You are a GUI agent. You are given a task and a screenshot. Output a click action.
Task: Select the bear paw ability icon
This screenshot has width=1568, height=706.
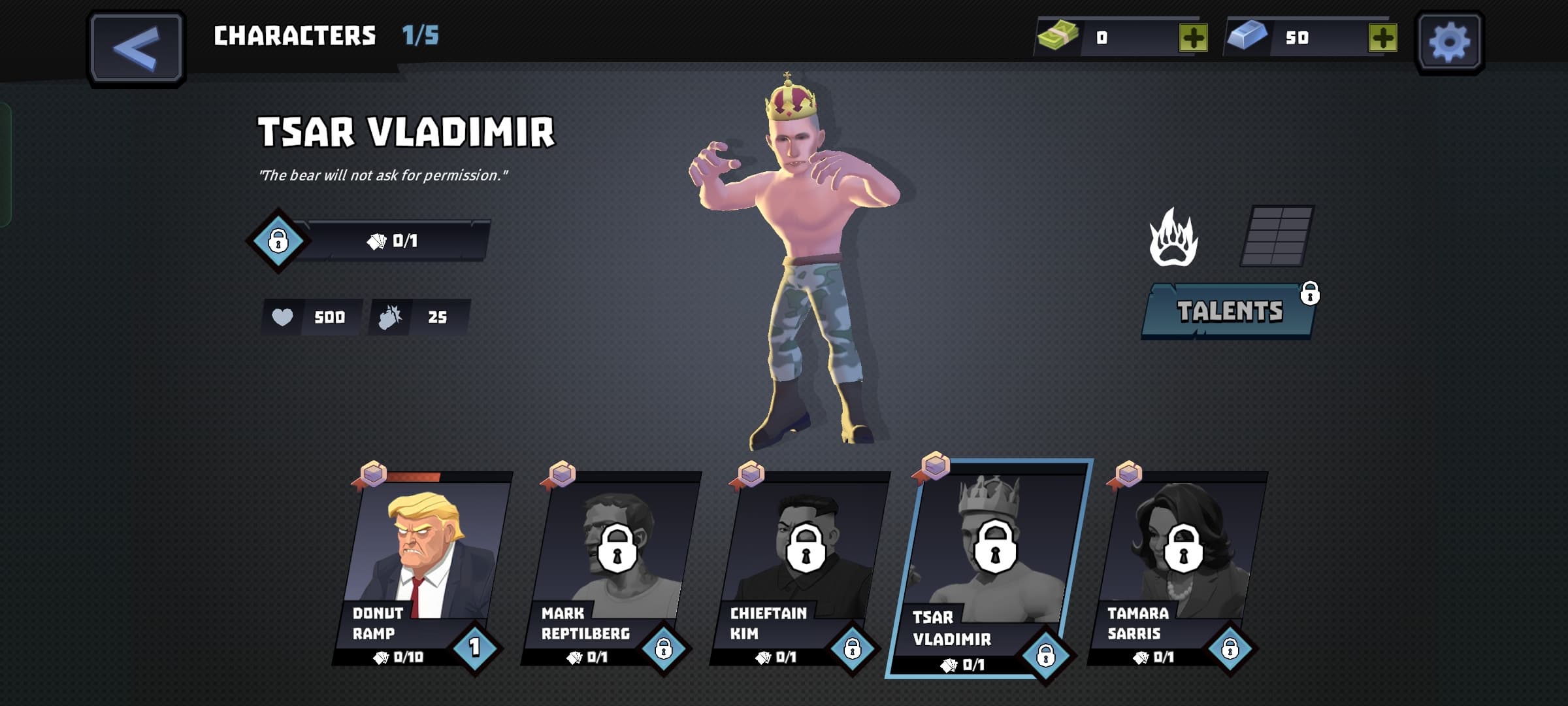1173,238
